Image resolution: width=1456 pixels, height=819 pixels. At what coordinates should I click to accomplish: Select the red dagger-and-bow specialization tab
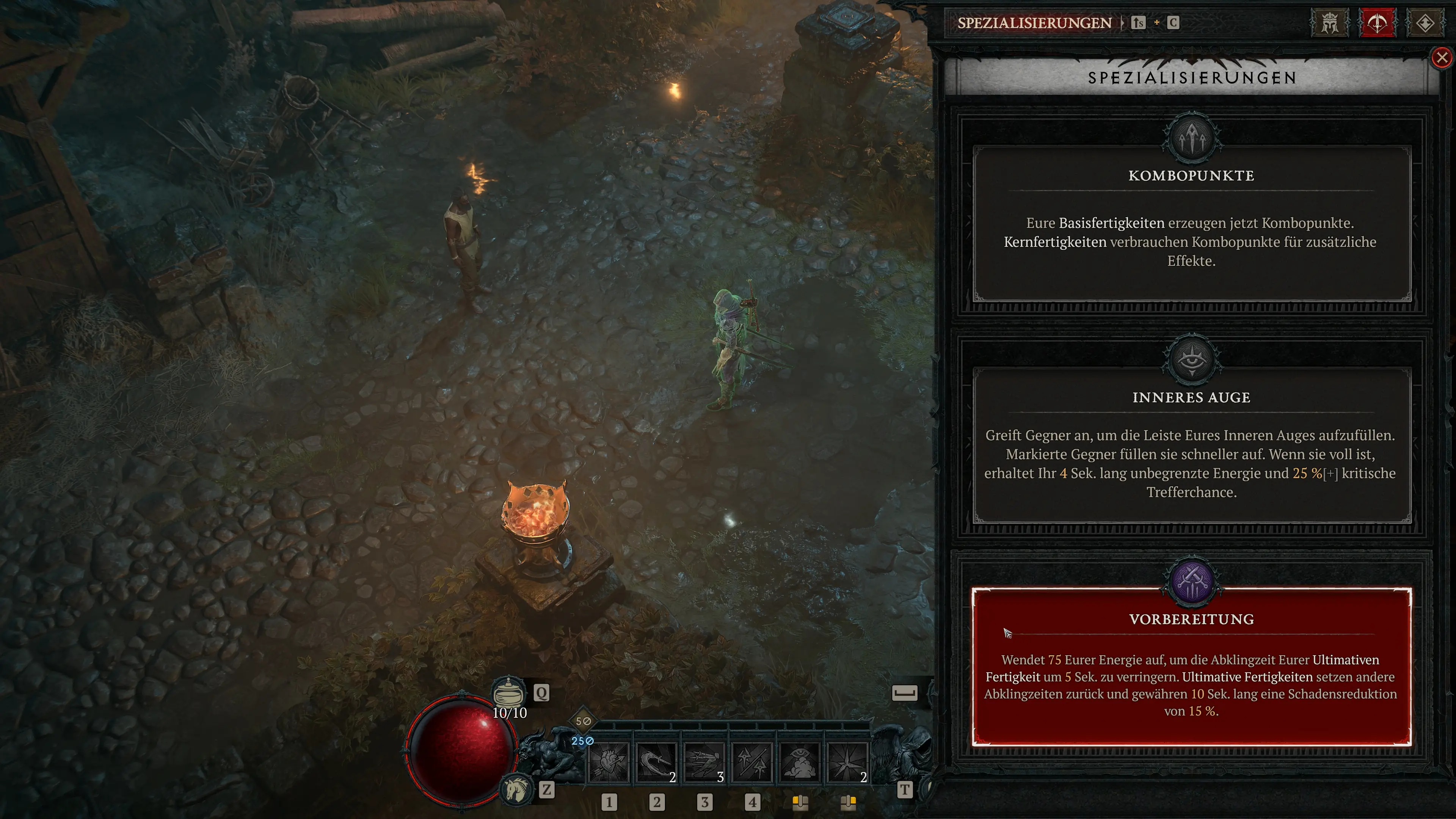coord(1377,23)
